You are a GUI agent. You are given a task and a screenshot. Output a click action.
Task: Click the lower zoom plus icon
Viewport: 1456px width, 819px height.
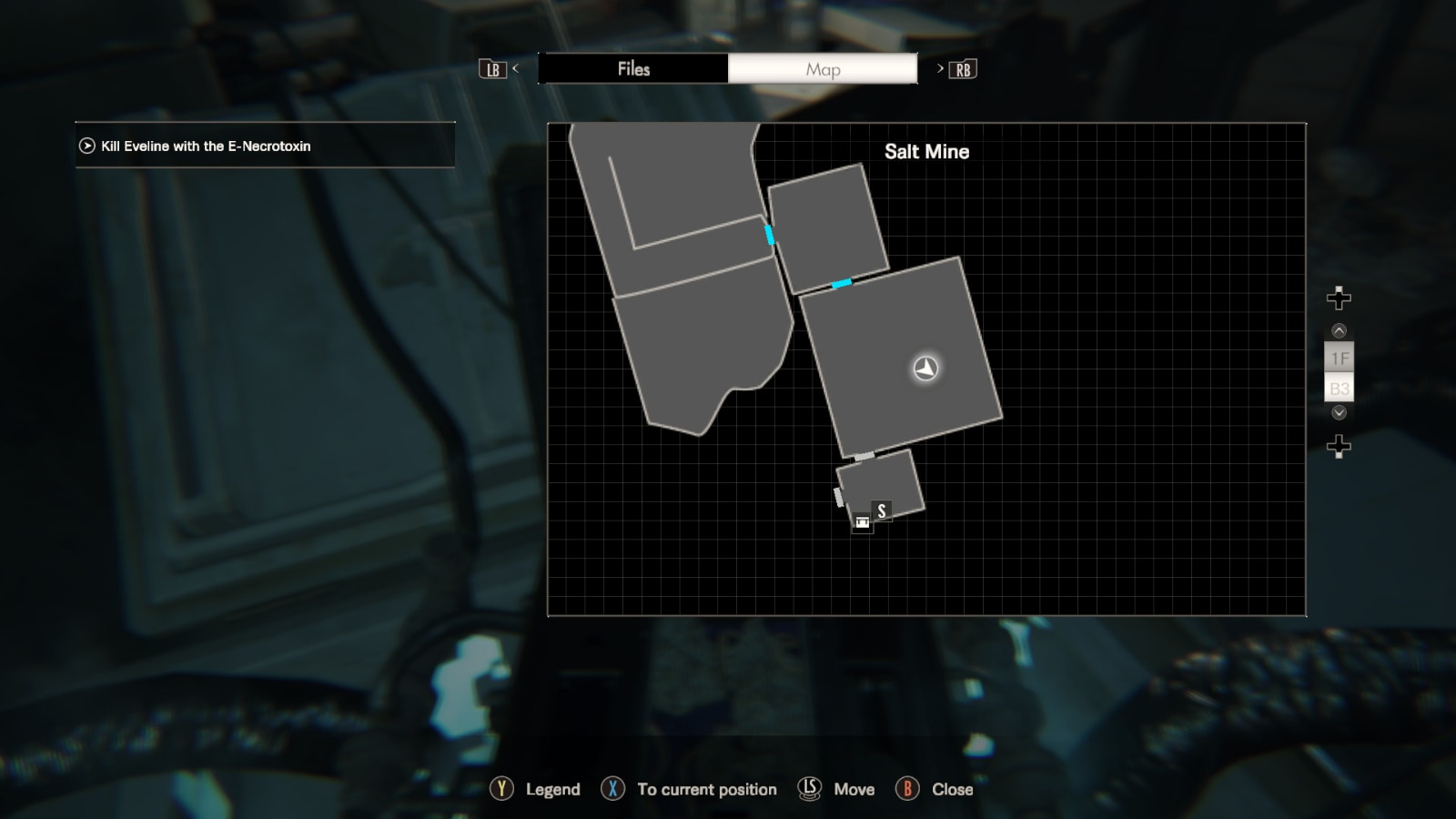pyautogui.click(x=1338, y=445)
